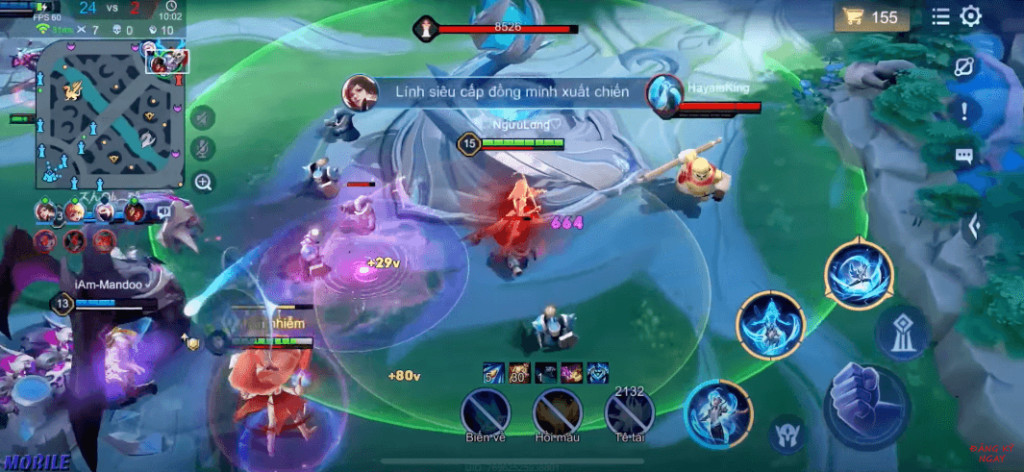Tap the helmet target button
Viewport: 1024px width, 472px height.
pyautogui.click(x=787, y=434)
